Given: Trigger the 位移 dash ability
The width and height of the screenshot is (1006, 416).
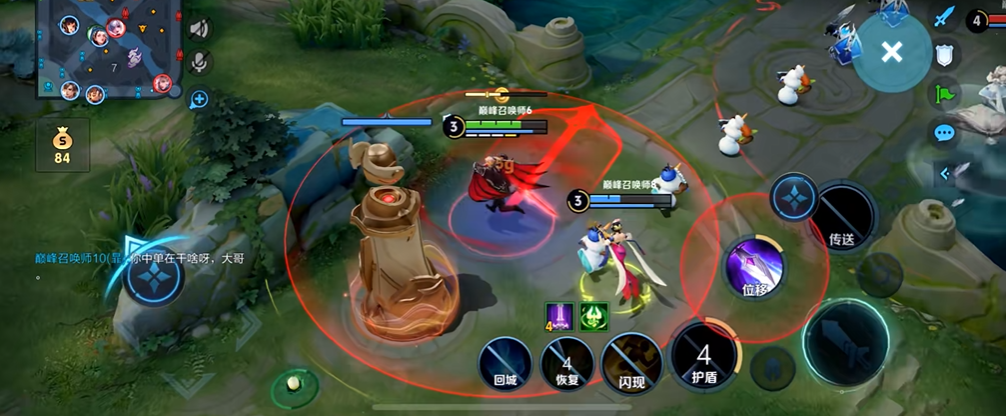Looking at the screenshot, I should [754, 268].
